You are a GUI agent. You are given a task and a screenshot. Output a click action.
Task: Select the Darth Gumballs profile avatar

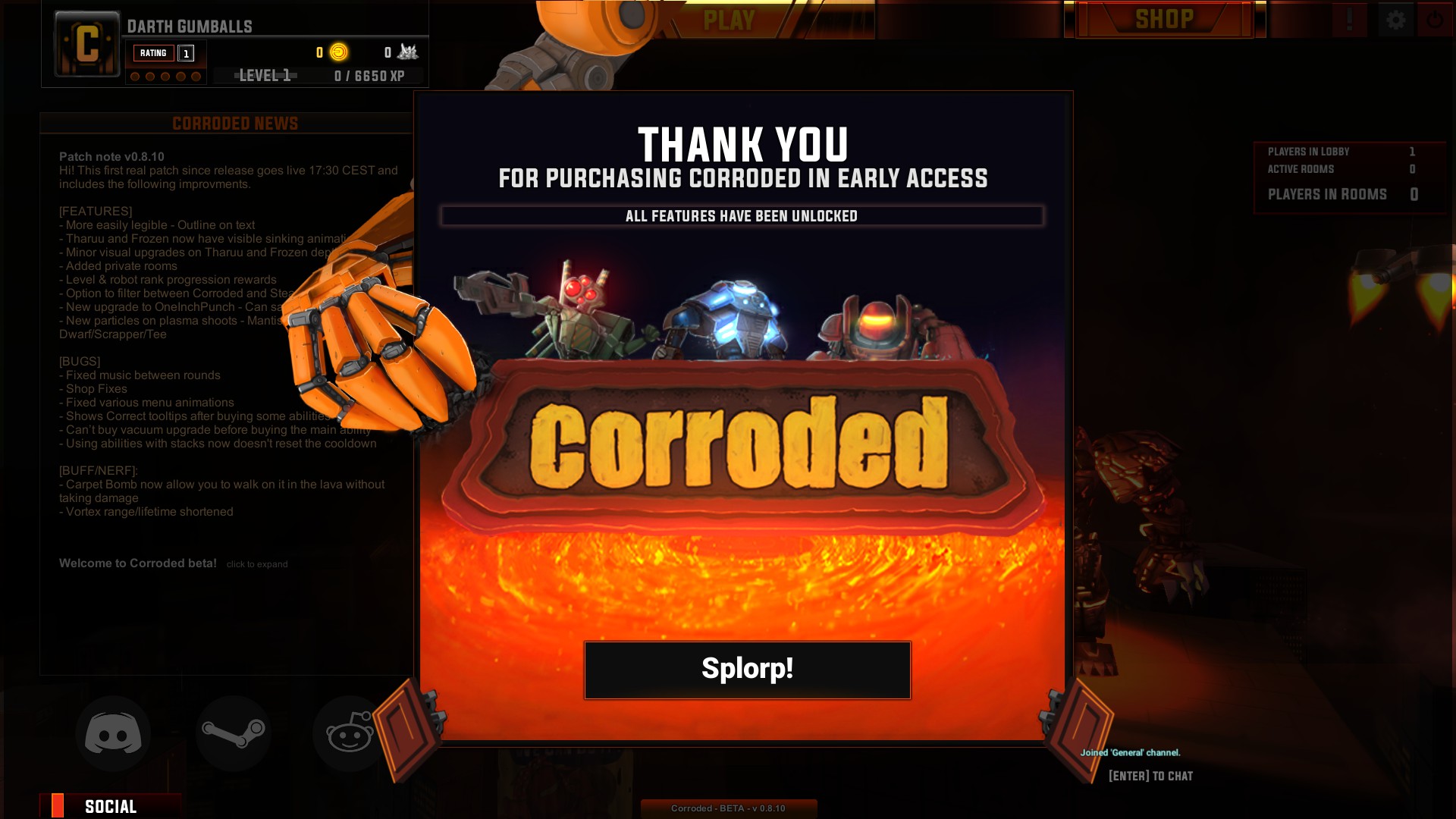click(87, 44)
